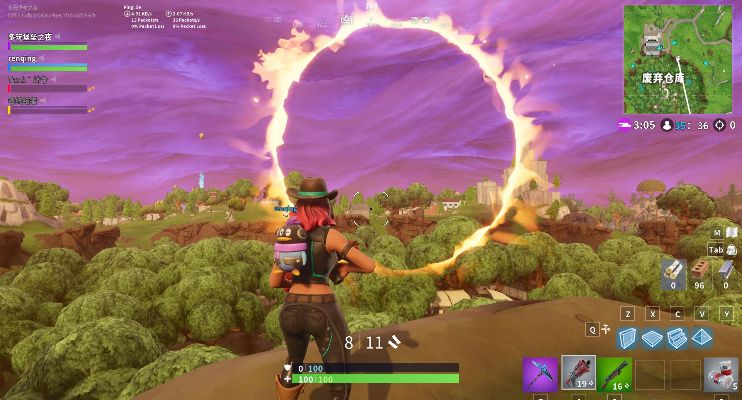
Task: Pick the stairs building piece
Action: (x=677, y=338)
